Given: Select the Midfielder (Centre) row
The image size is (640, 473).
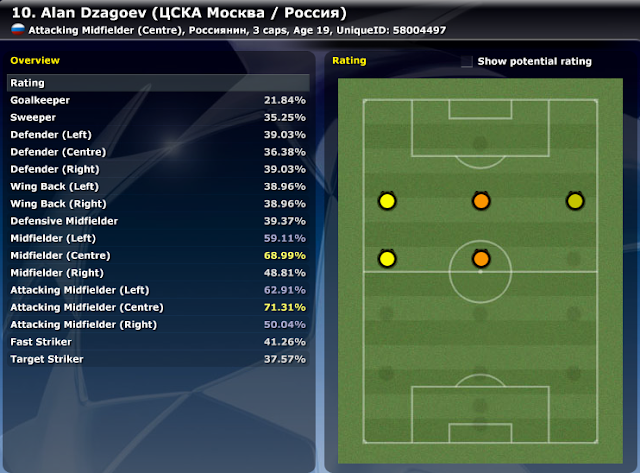Looking at the screenshot, I should point(158,256).
